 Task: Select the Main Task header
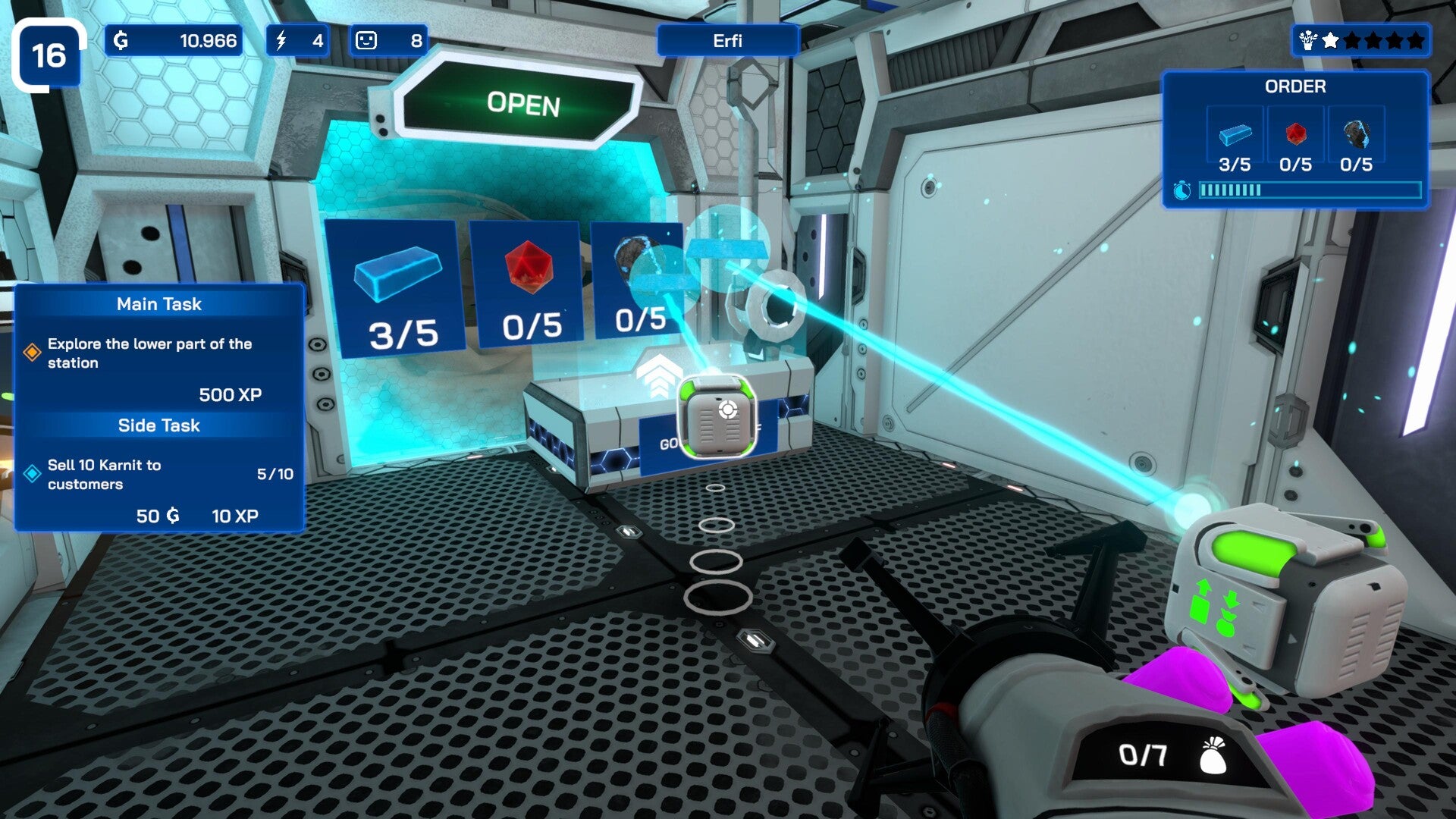tap(158, 304)
